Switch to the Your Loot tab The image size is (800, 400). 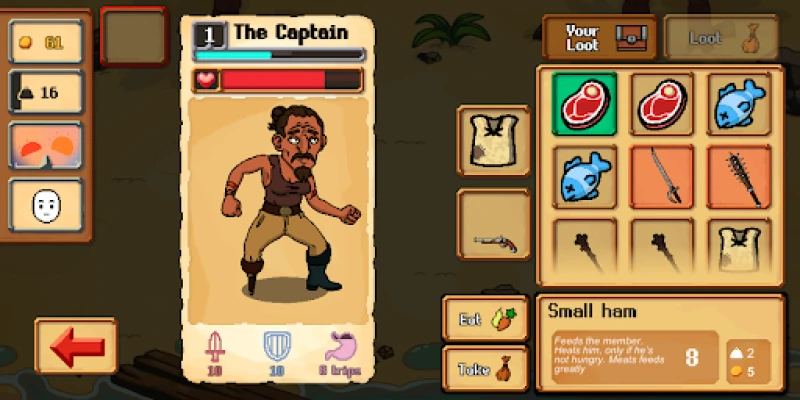coord(598,38)
